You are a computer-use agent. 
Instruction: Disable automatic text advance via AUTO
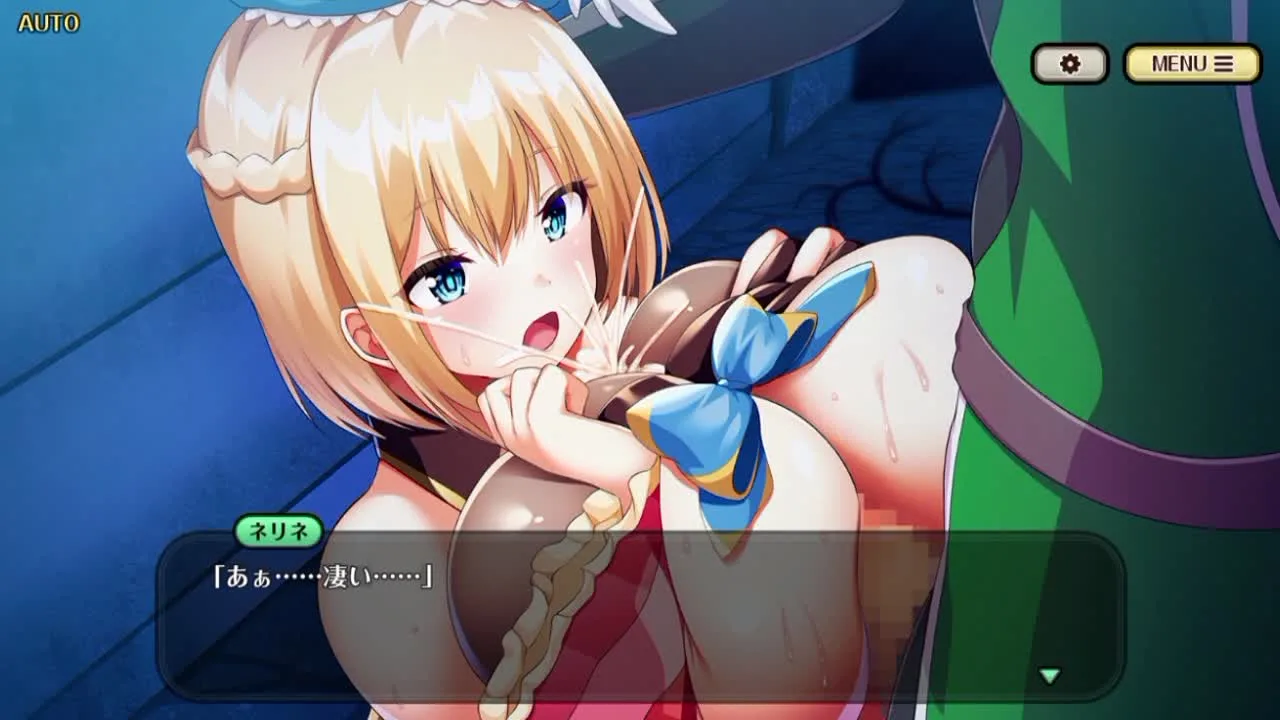point(48,23)
